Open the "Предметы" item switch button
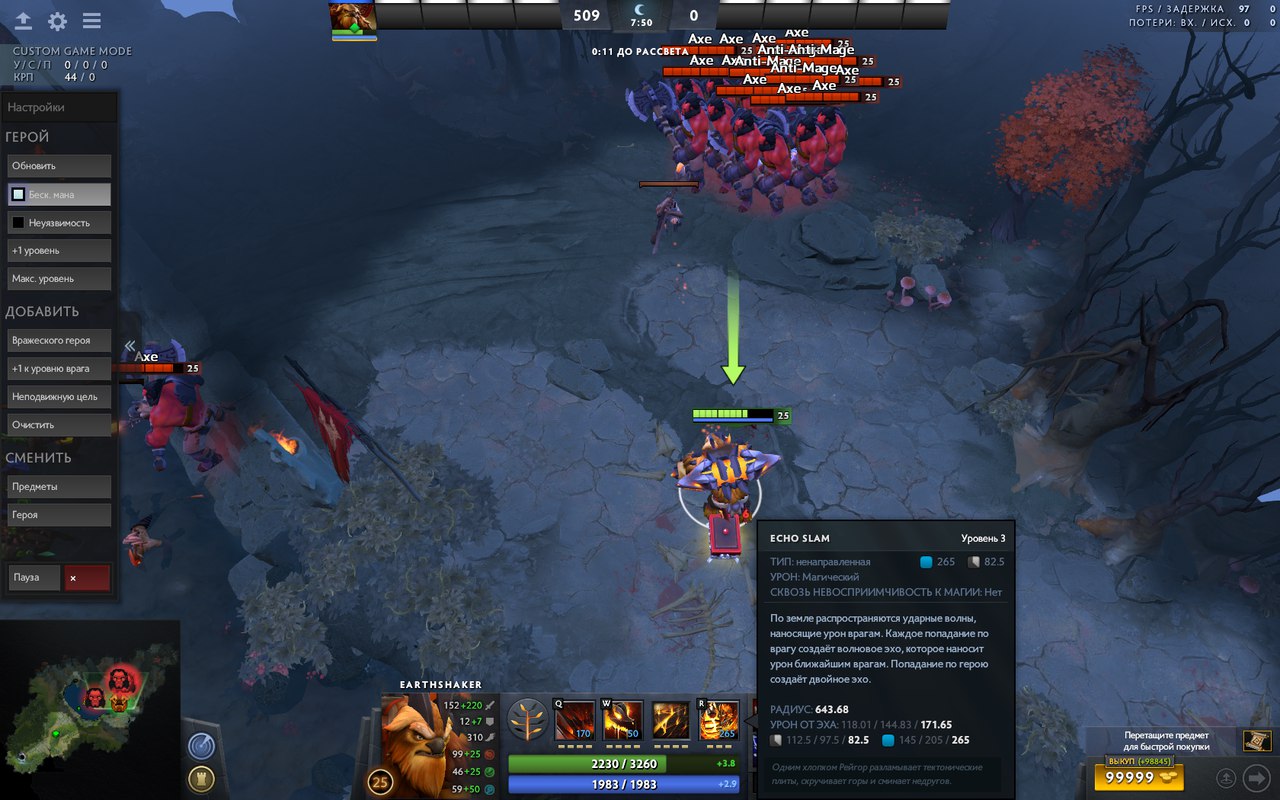 59,486
